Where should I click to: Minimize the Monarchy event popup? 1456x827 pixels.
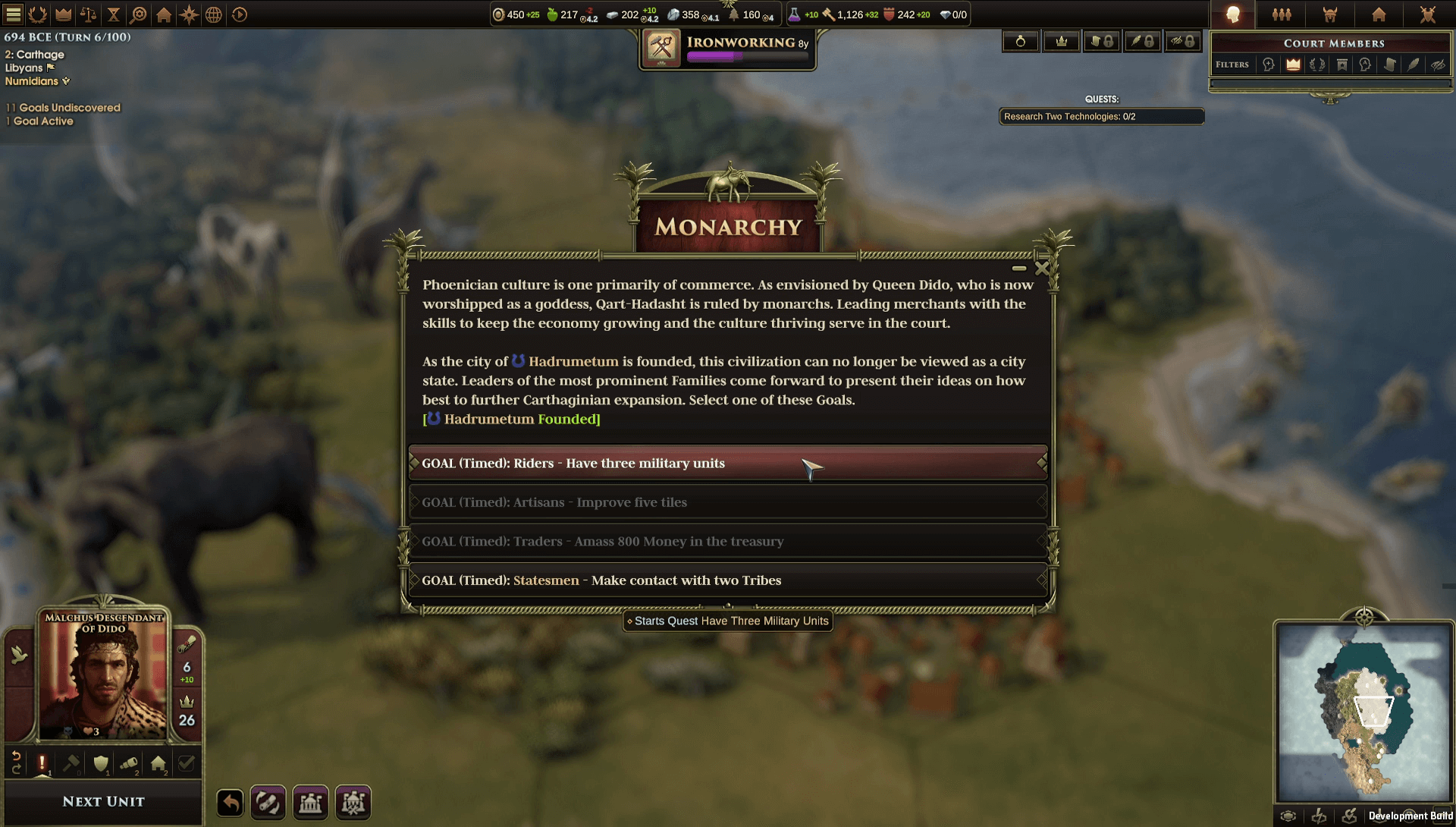point(1018,269)
